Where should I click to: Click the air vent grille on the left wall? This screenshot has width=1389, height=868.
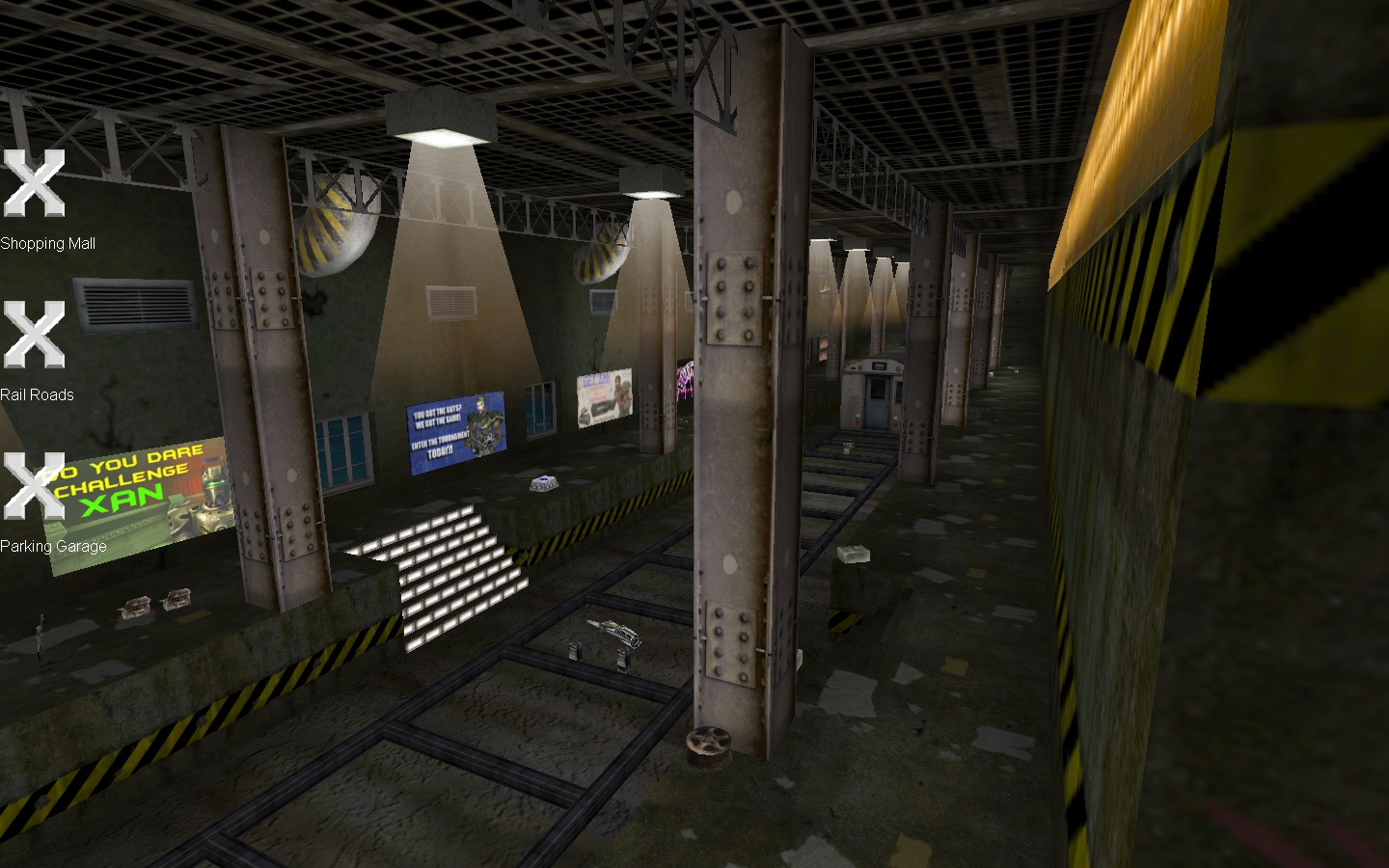coord(135,304)
